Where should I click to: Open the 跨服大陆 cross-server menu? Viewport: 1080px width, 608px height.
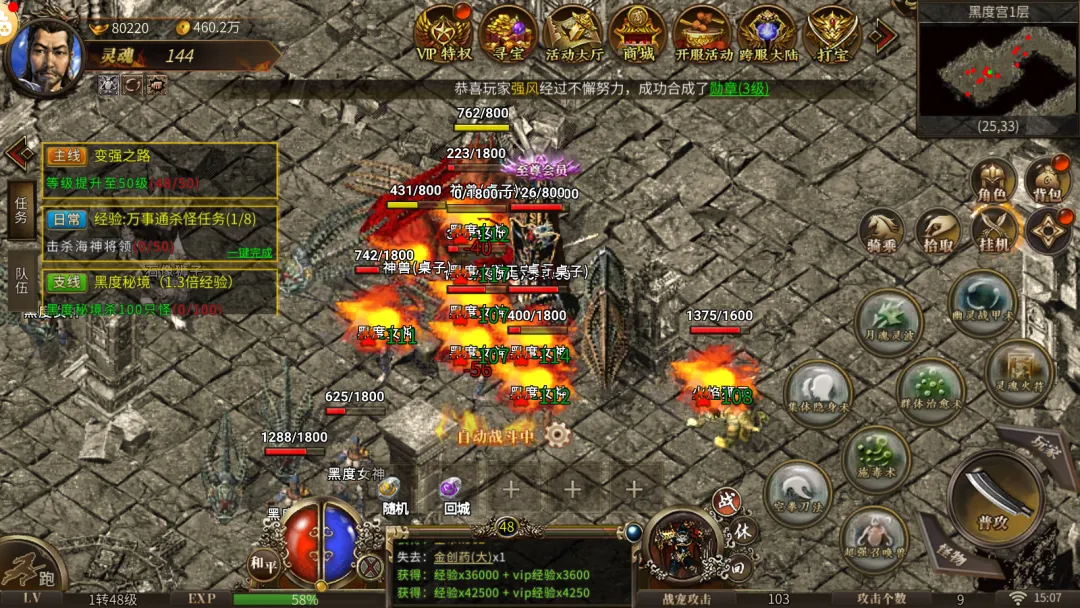(x=768, y=34)
